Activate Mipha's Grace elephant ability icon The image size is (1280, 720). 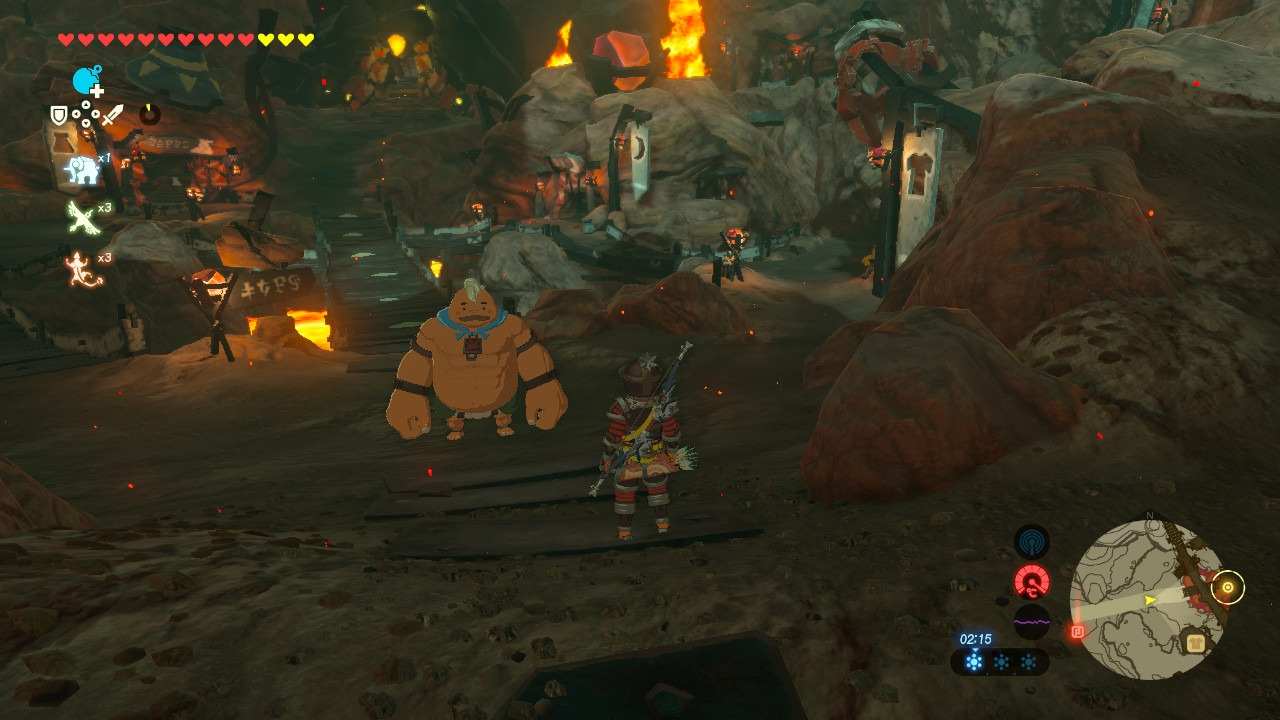click(83, 170)
